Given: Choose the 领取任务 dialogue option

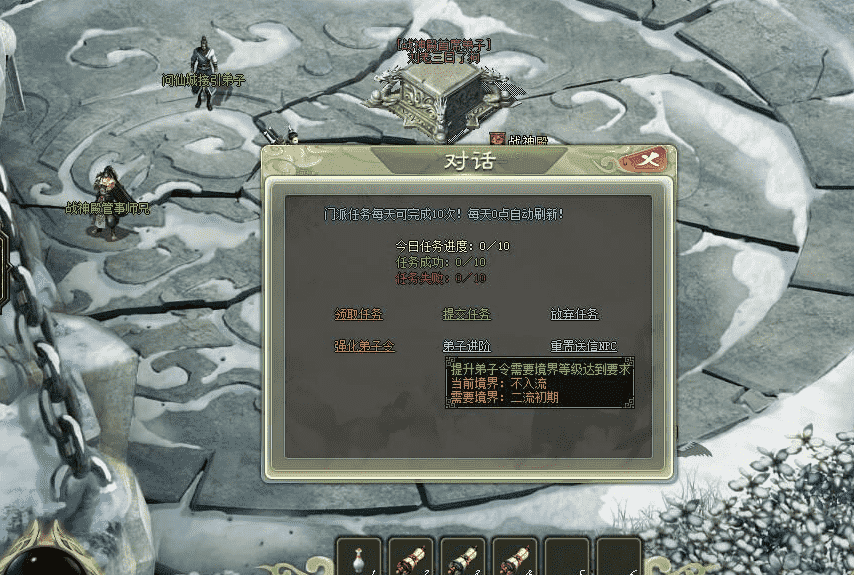Looking at the screenshot, I should click(358, 314).
